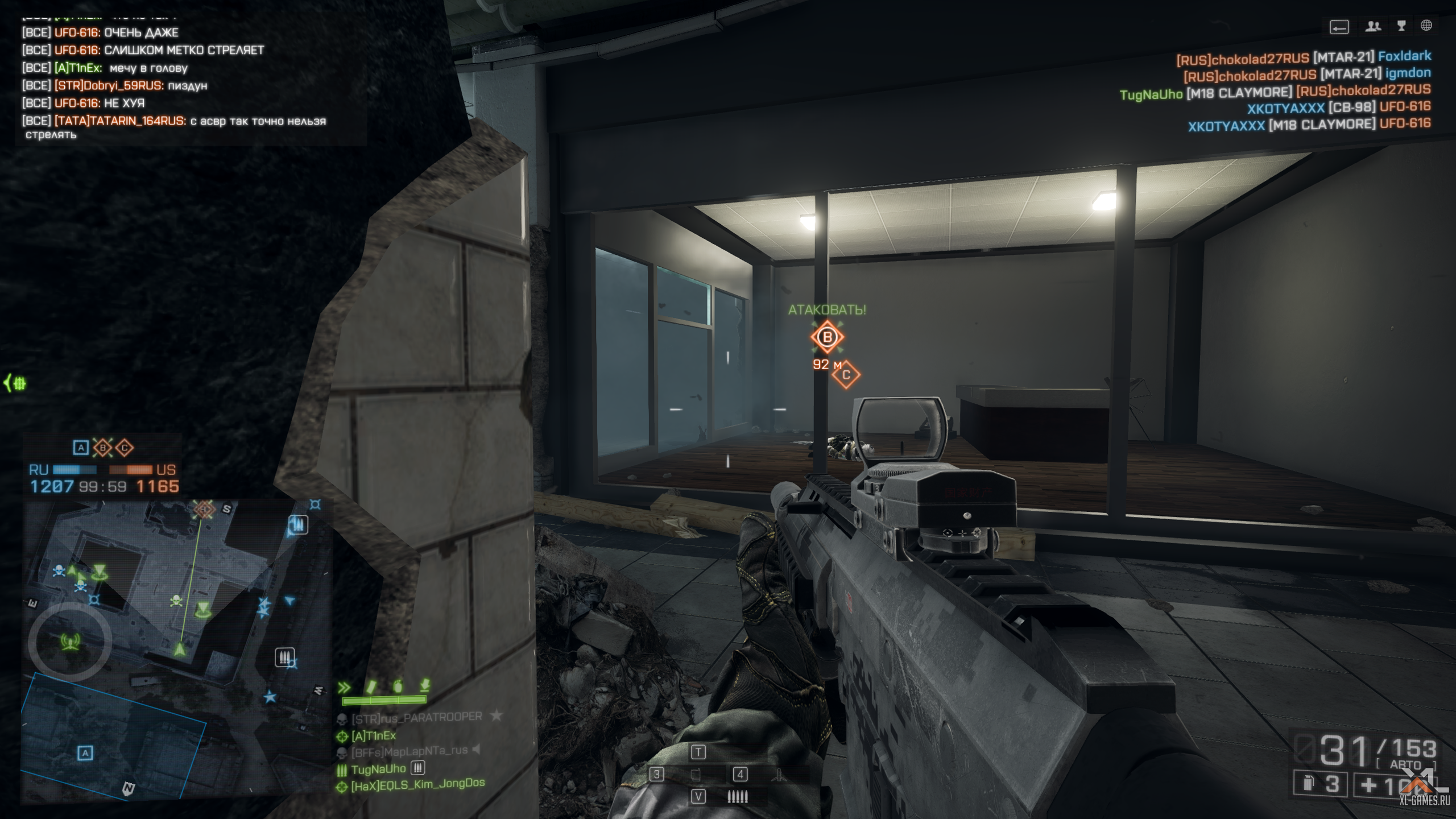Select the grenade count slot
Screen dimensions: 1456x819
tap(1321, 784)
